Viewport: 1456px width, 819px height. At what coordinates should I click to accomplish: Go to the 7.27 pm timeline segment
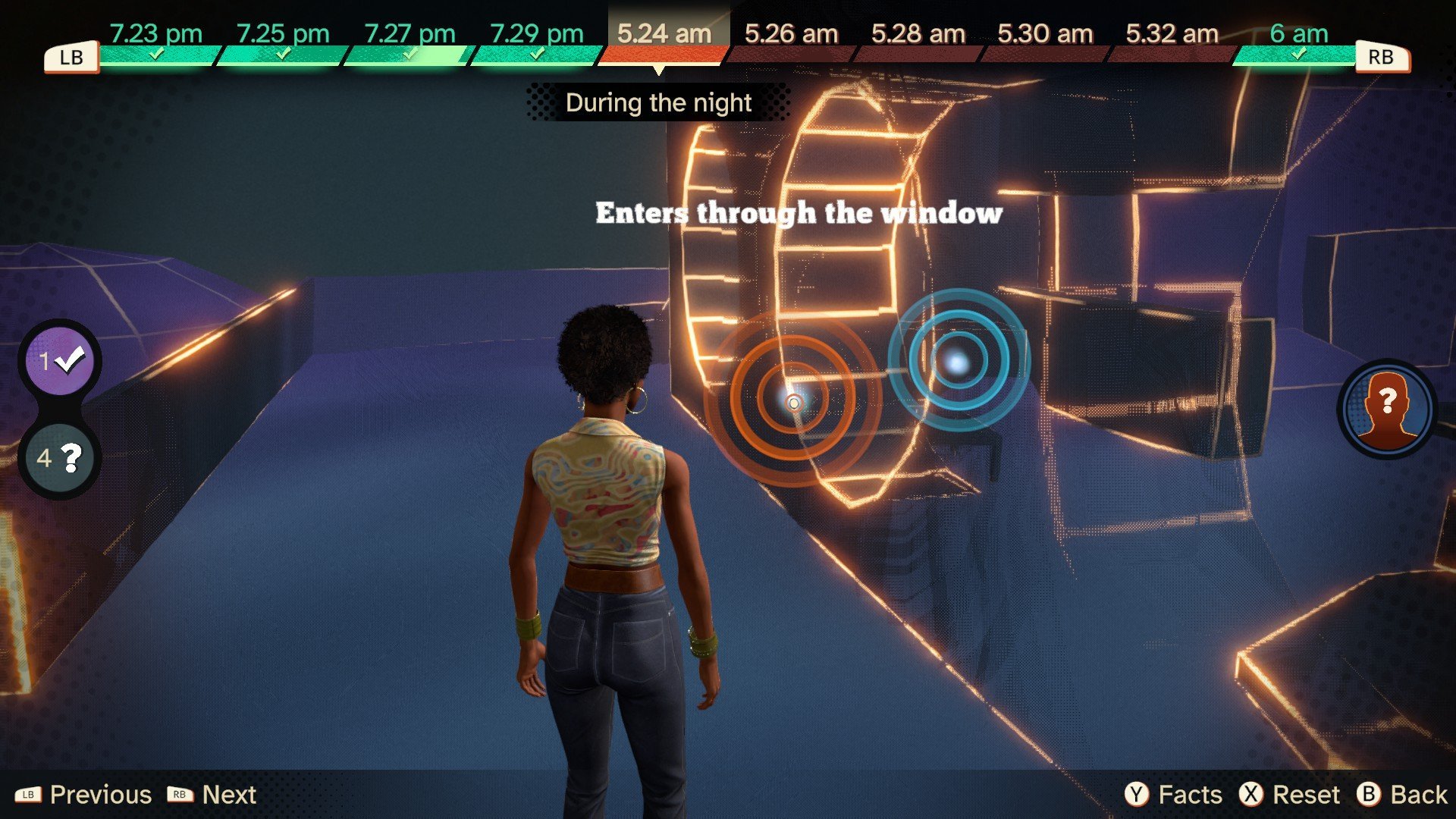pos(409,42)
